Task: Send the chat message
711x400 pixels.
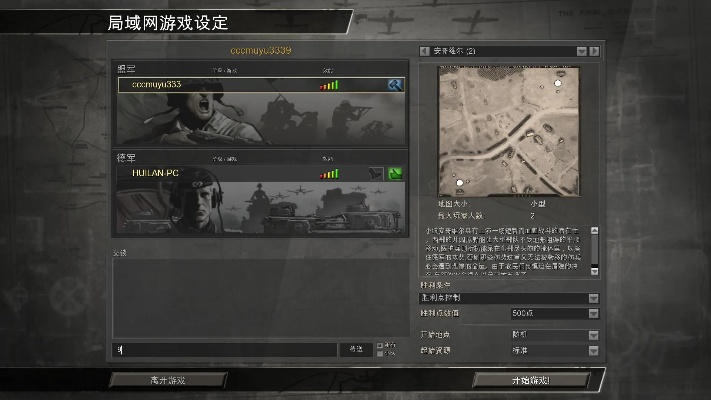Action: coord(356,349)
